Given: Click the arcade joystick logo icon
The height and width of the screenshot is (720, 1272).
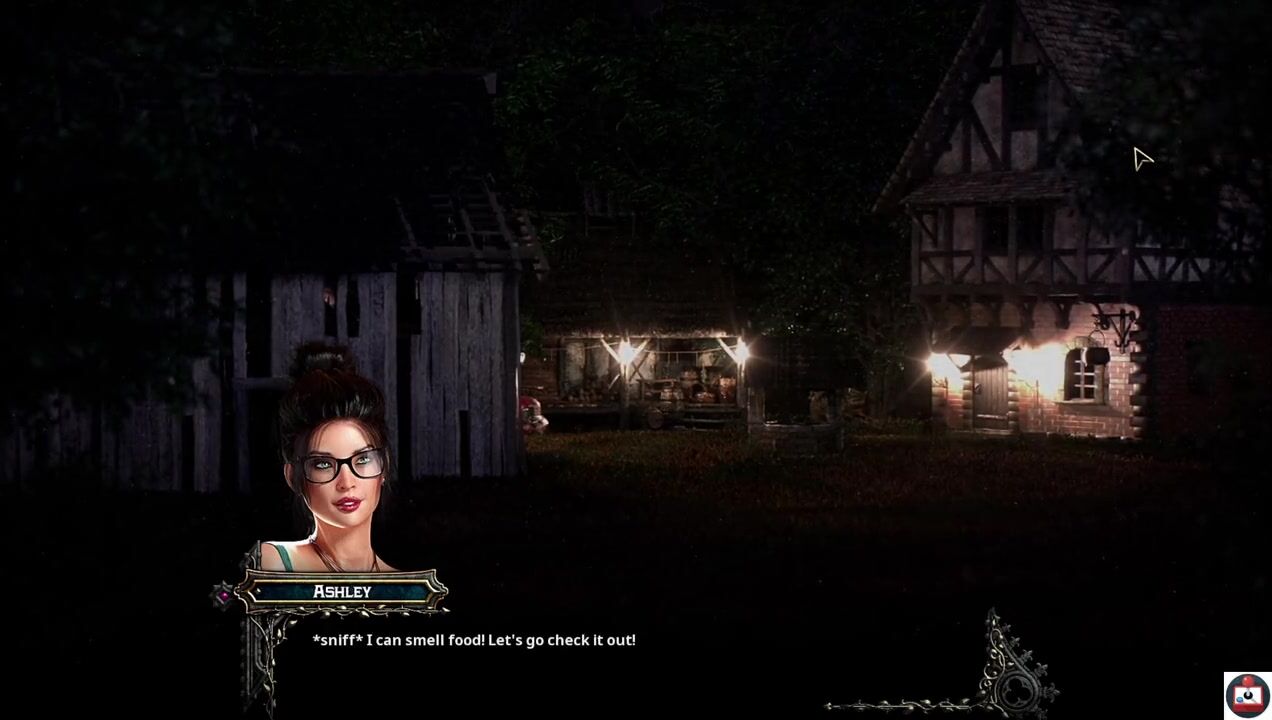Looking at the screenshot, I should pos(1247,695).
